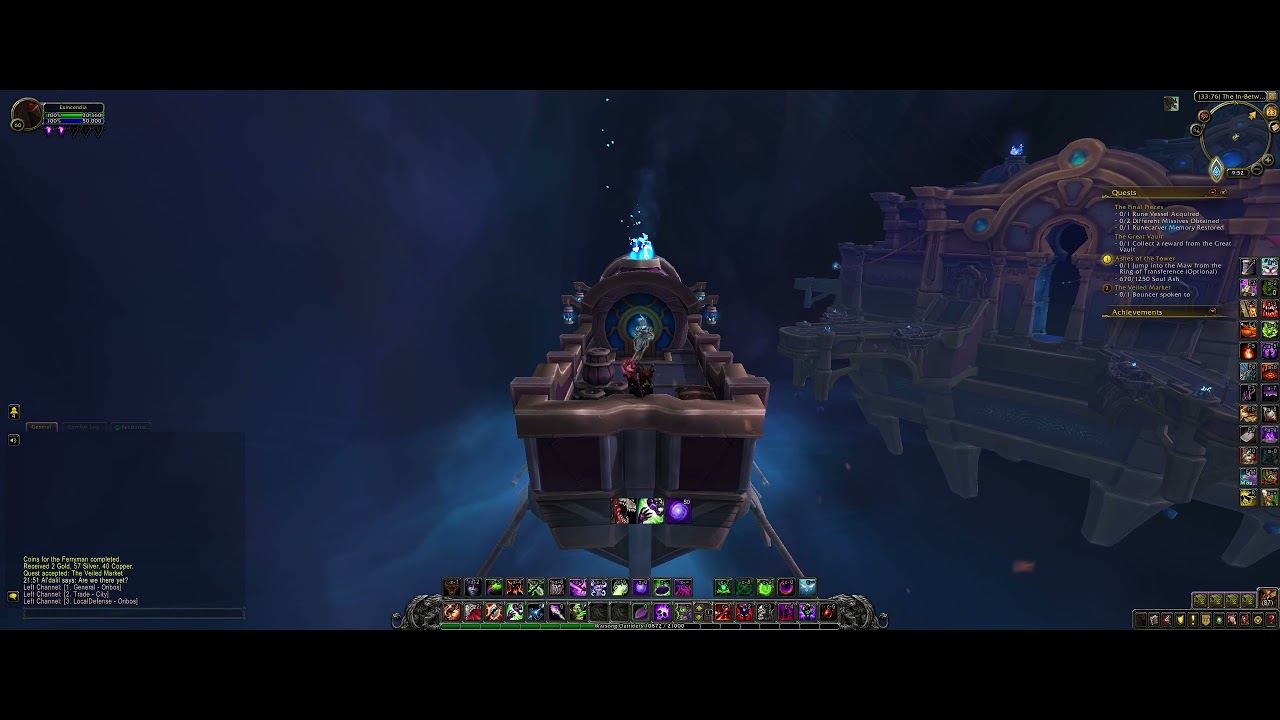The image size is (1280, 720).
Task: Open the unread mail icon beside the minimap
Action: click(1274, 126)
